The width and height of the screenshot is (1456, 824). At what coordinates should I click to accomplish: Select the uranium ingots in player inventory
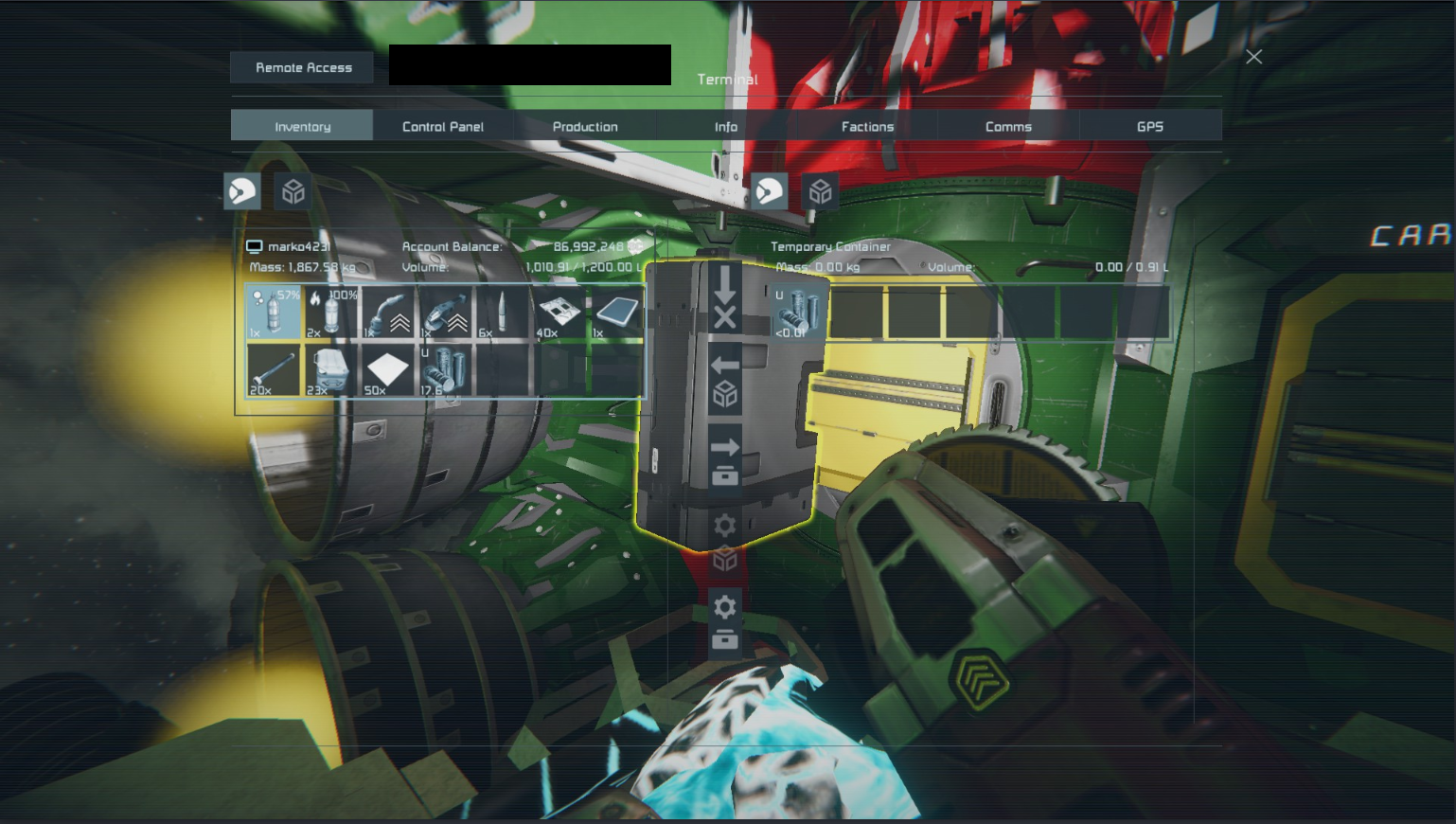coord(446,370)
